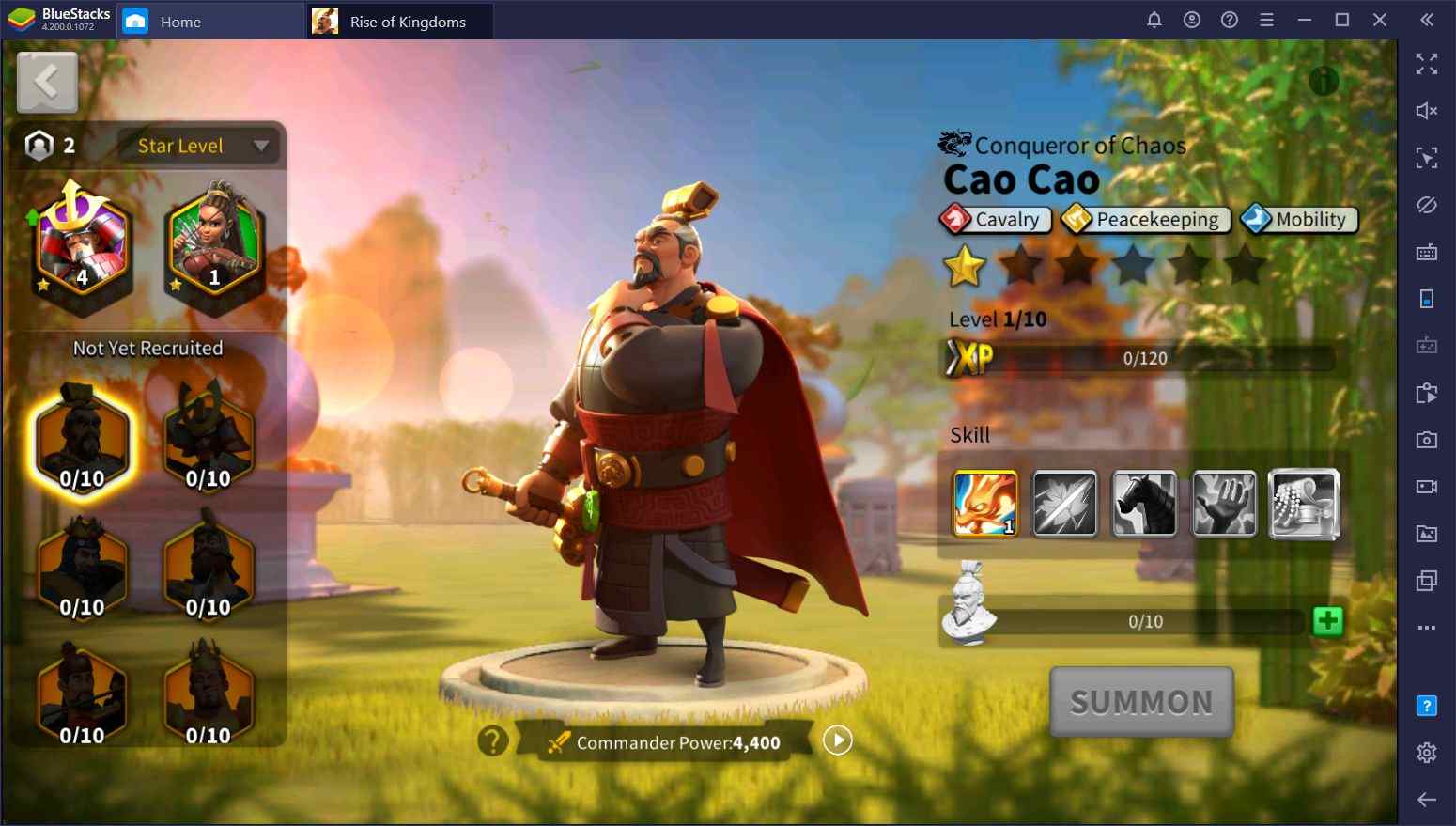Select the Mobility specialty tag
The image size is (1456, 826).
tap(1299, 219)
